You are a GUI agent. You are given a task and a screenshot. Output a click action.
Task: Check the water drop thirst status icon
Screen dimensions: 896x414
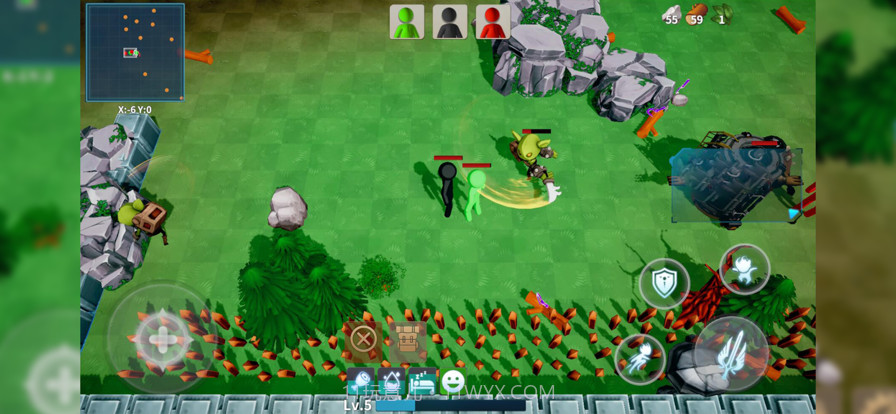coord(391,382)
